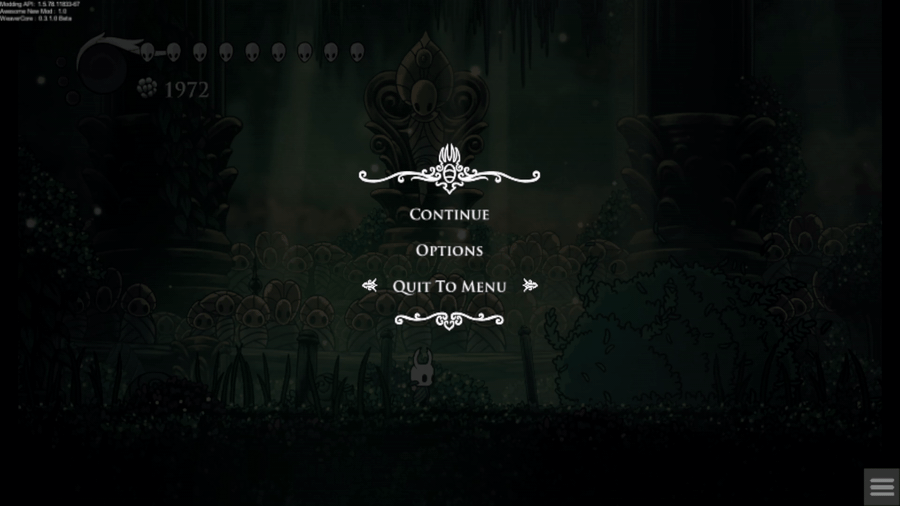Choose Quit To Menu
900x506 pixels.
tap(449, 286)
